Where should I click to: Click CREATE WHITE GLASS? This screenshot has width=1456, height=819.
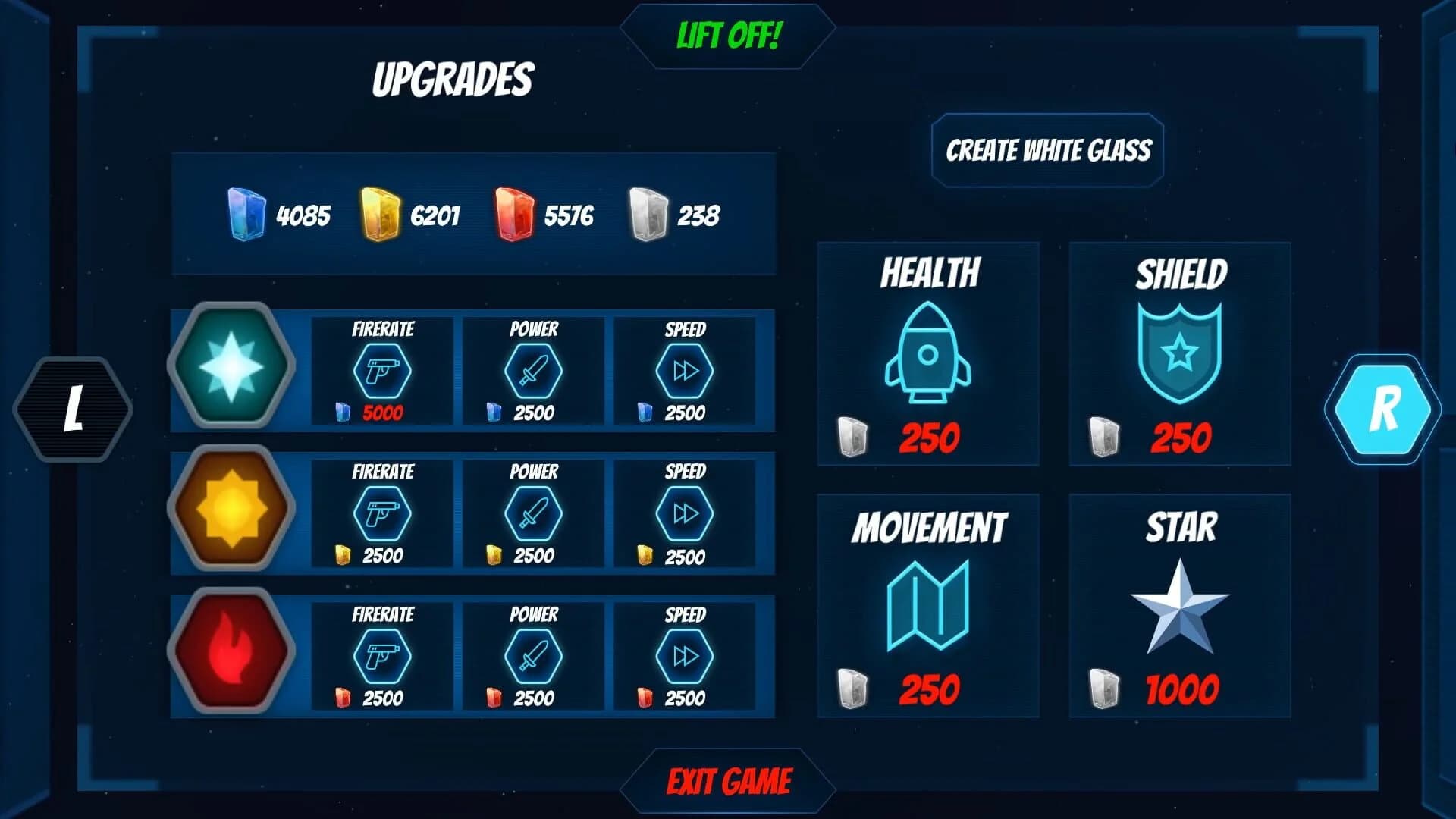1049,149
